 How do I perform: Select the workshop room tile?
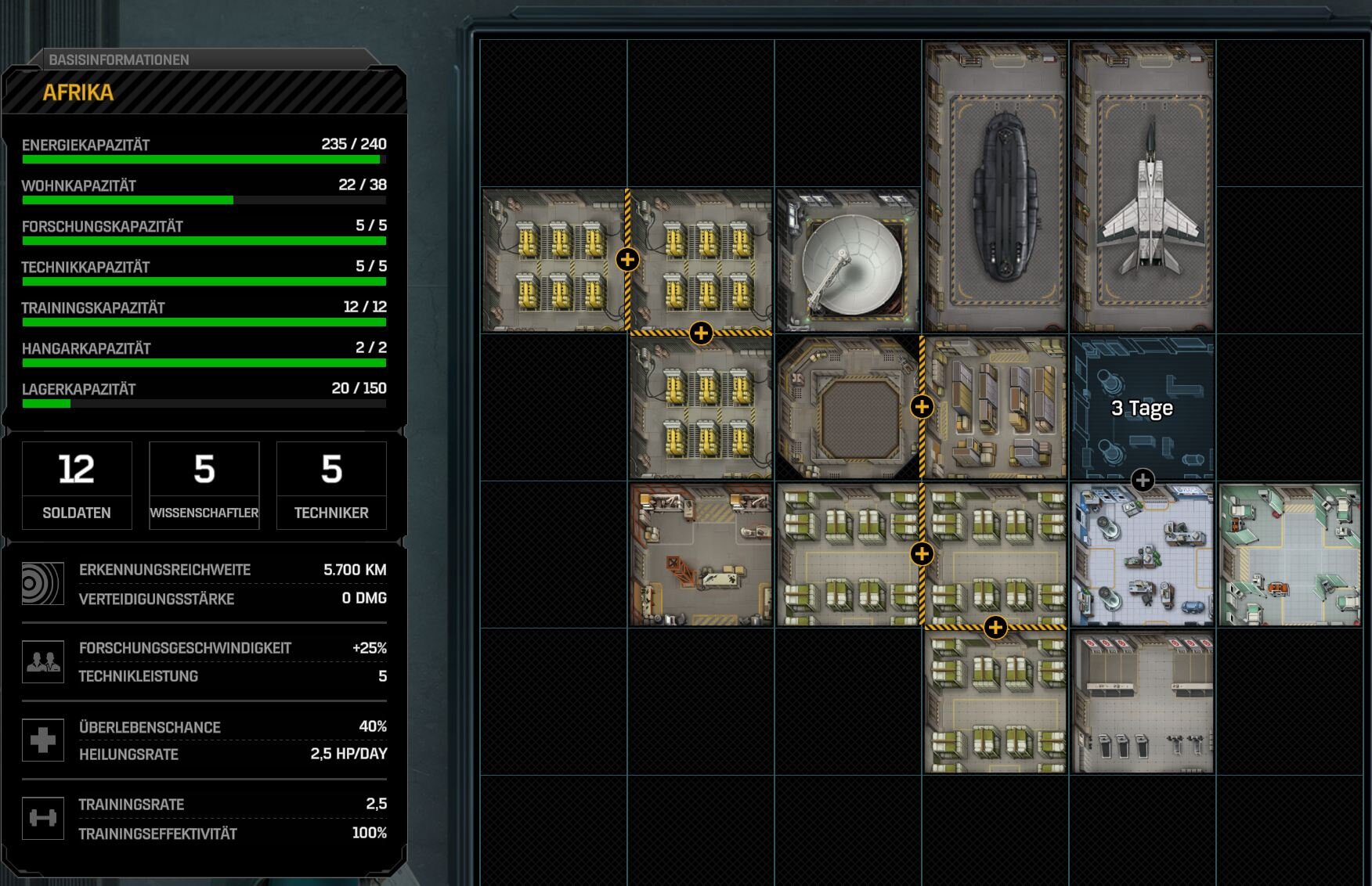pos(701,555)
